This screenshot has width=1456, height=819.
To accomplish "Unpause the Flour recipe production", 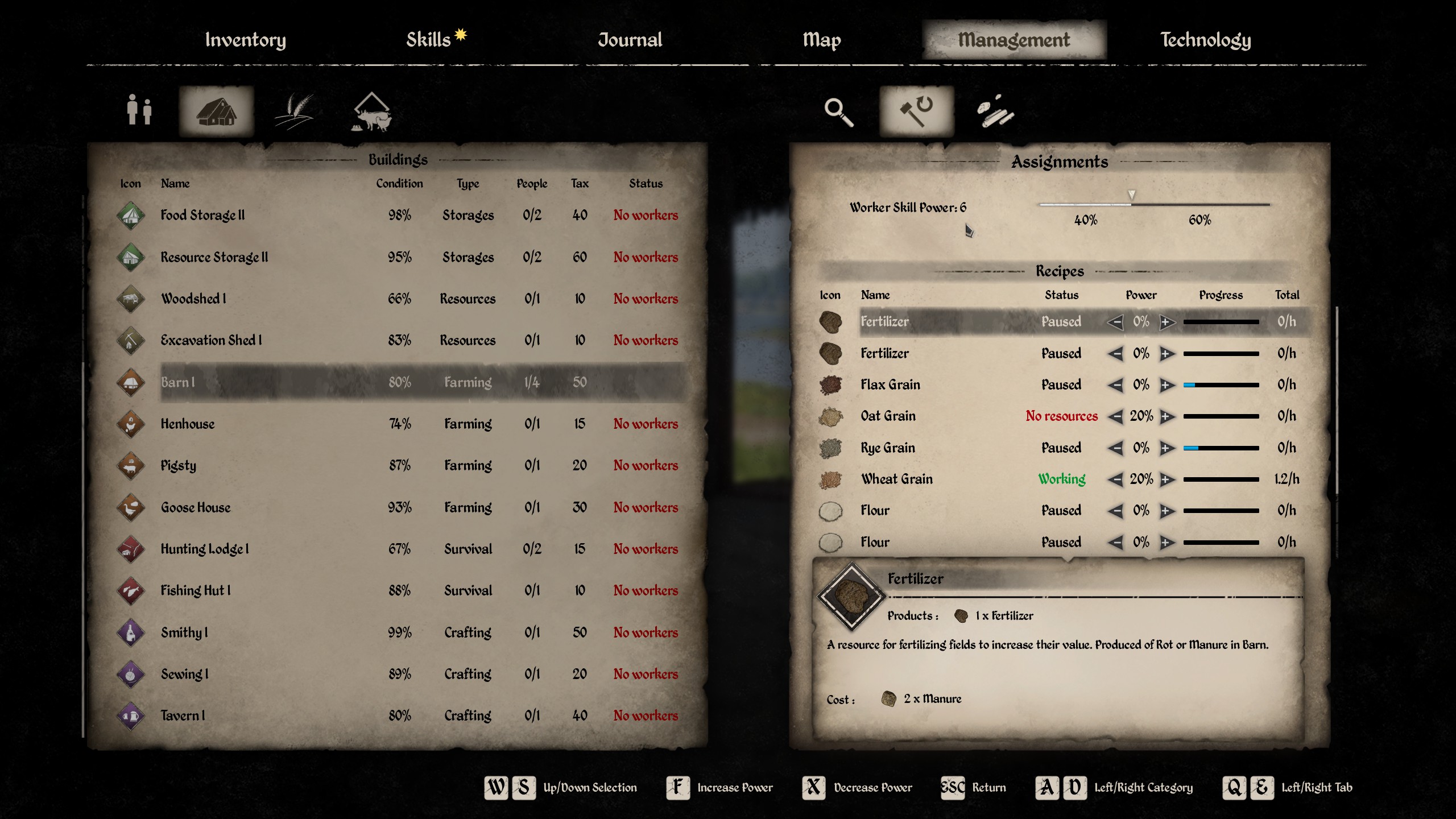I will pyautogui.click(x=1061, y=510).
